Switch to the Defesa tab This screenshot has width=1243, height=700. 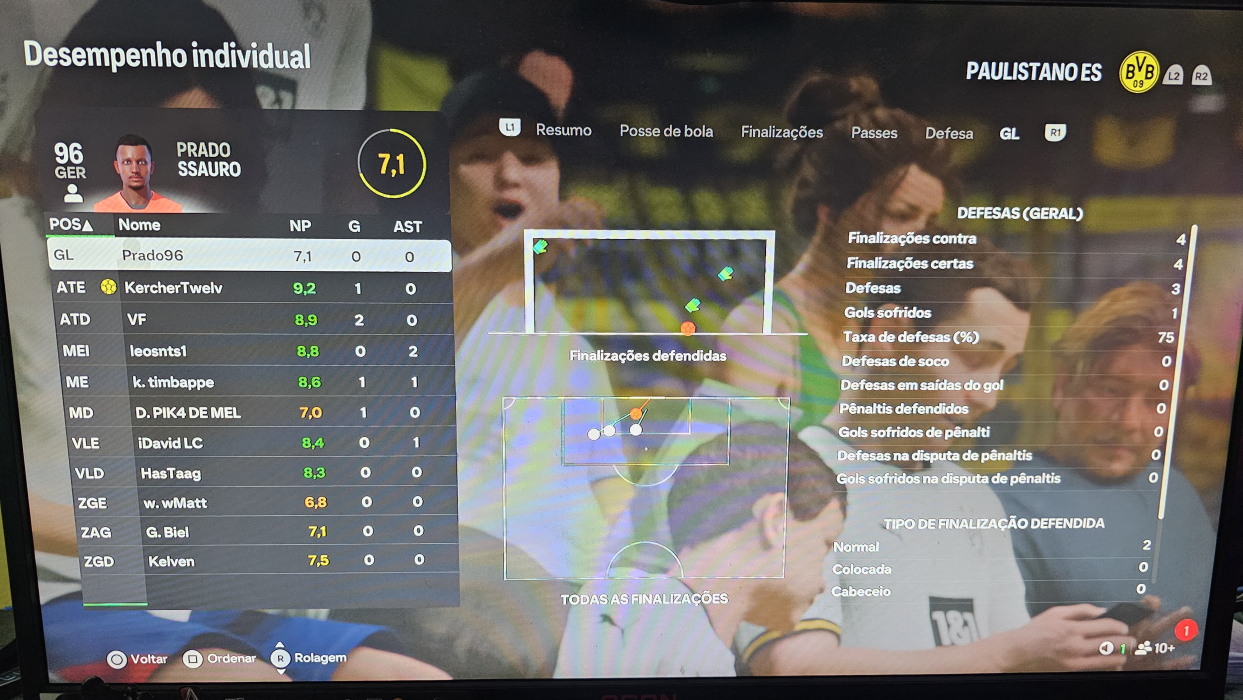[x=949, y=133]
